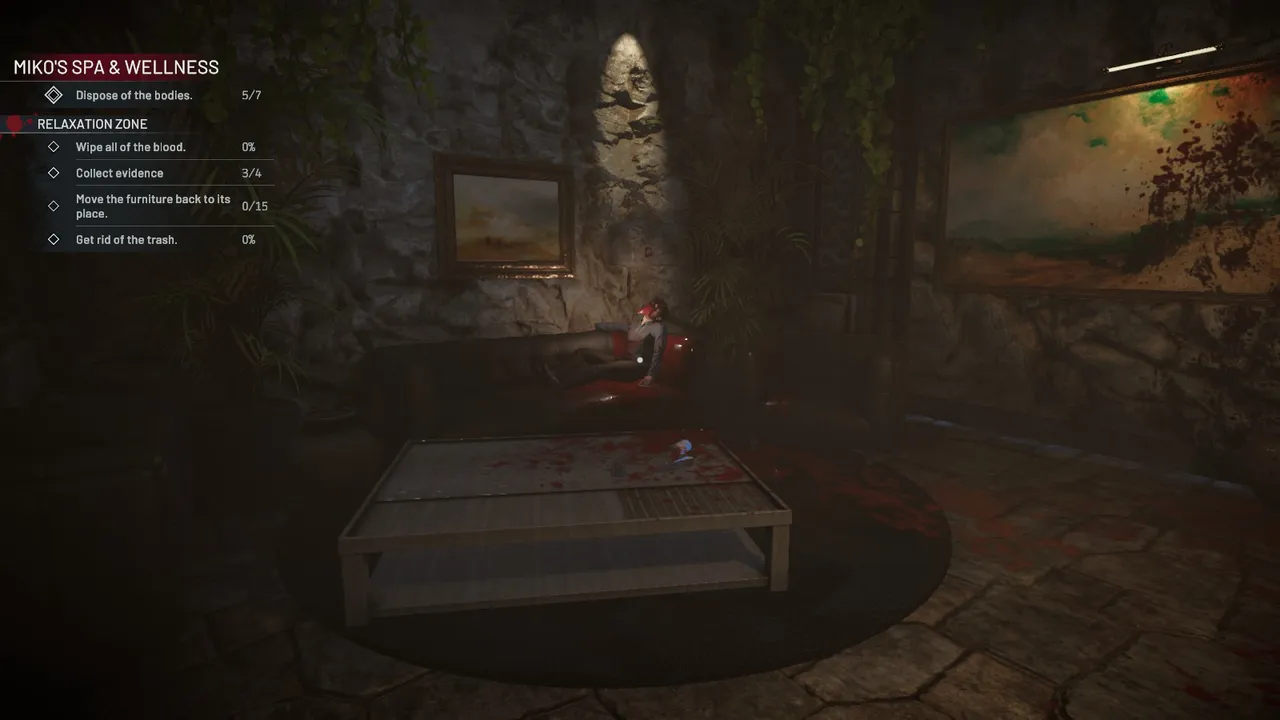
Task: Click the diamond marker beside Move the furniture objective
Action: (53, 206)
